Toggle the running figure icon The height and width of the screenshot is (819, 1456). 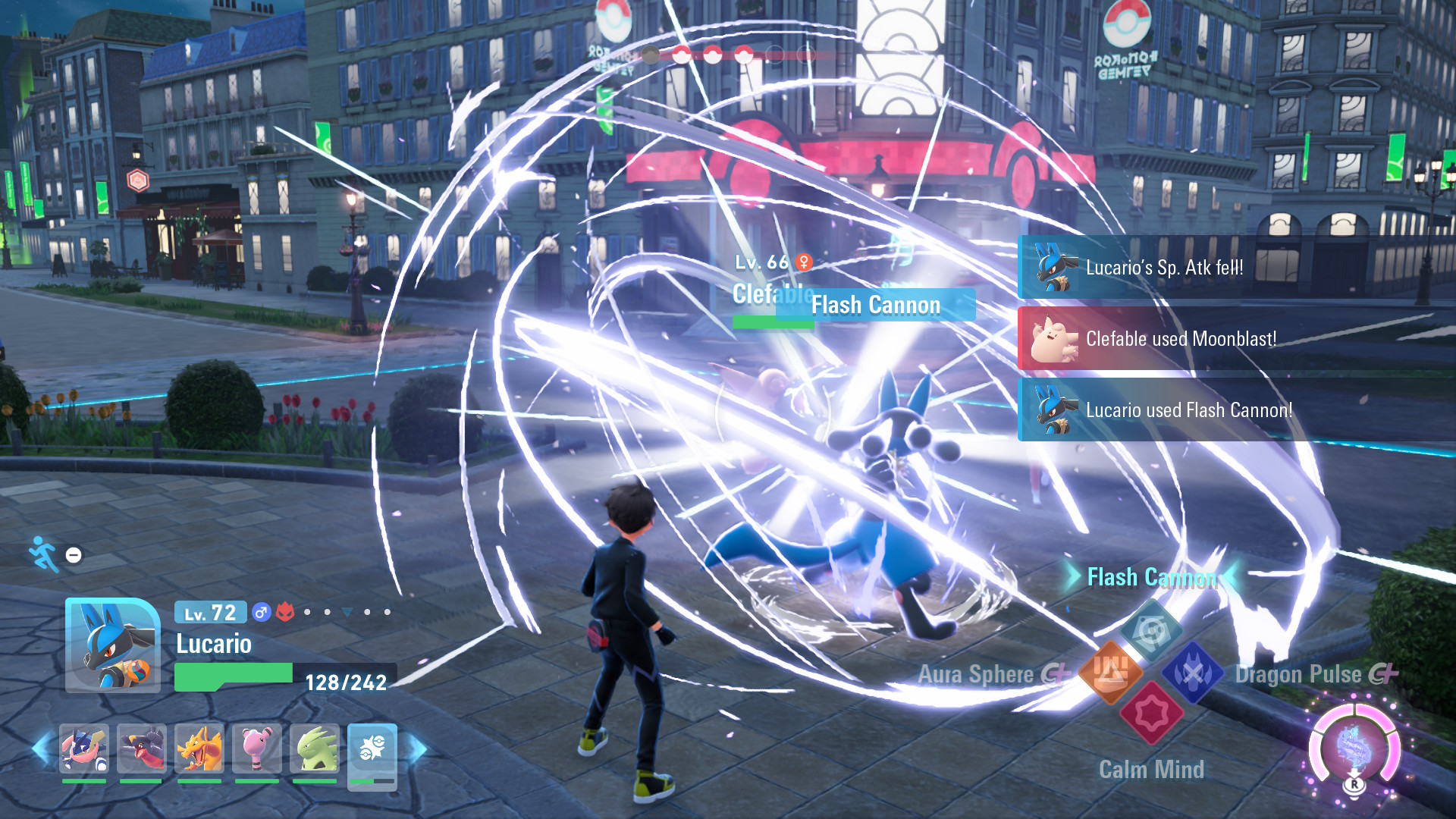tap(44, 554)
